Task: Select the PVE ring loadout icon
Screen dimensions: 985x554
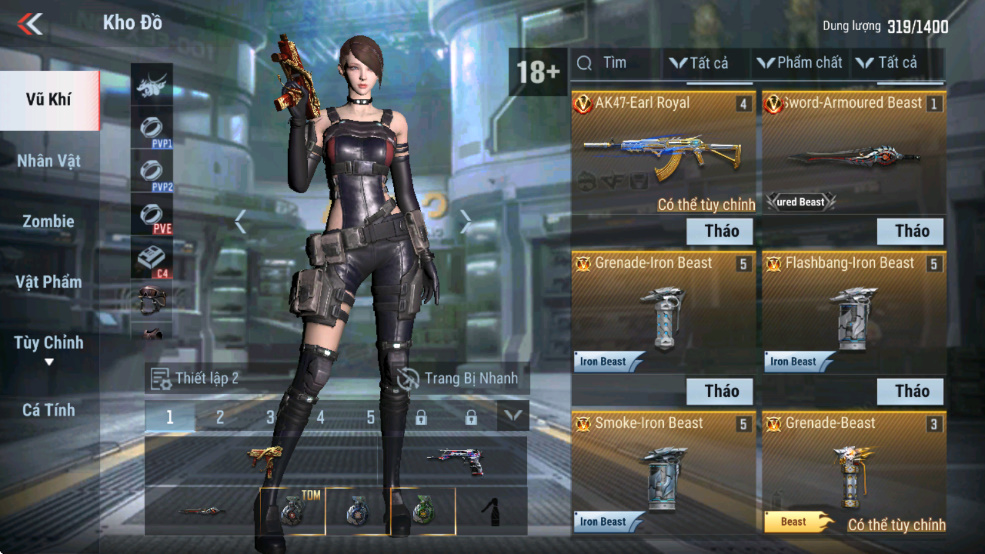Action: (152, 214)
